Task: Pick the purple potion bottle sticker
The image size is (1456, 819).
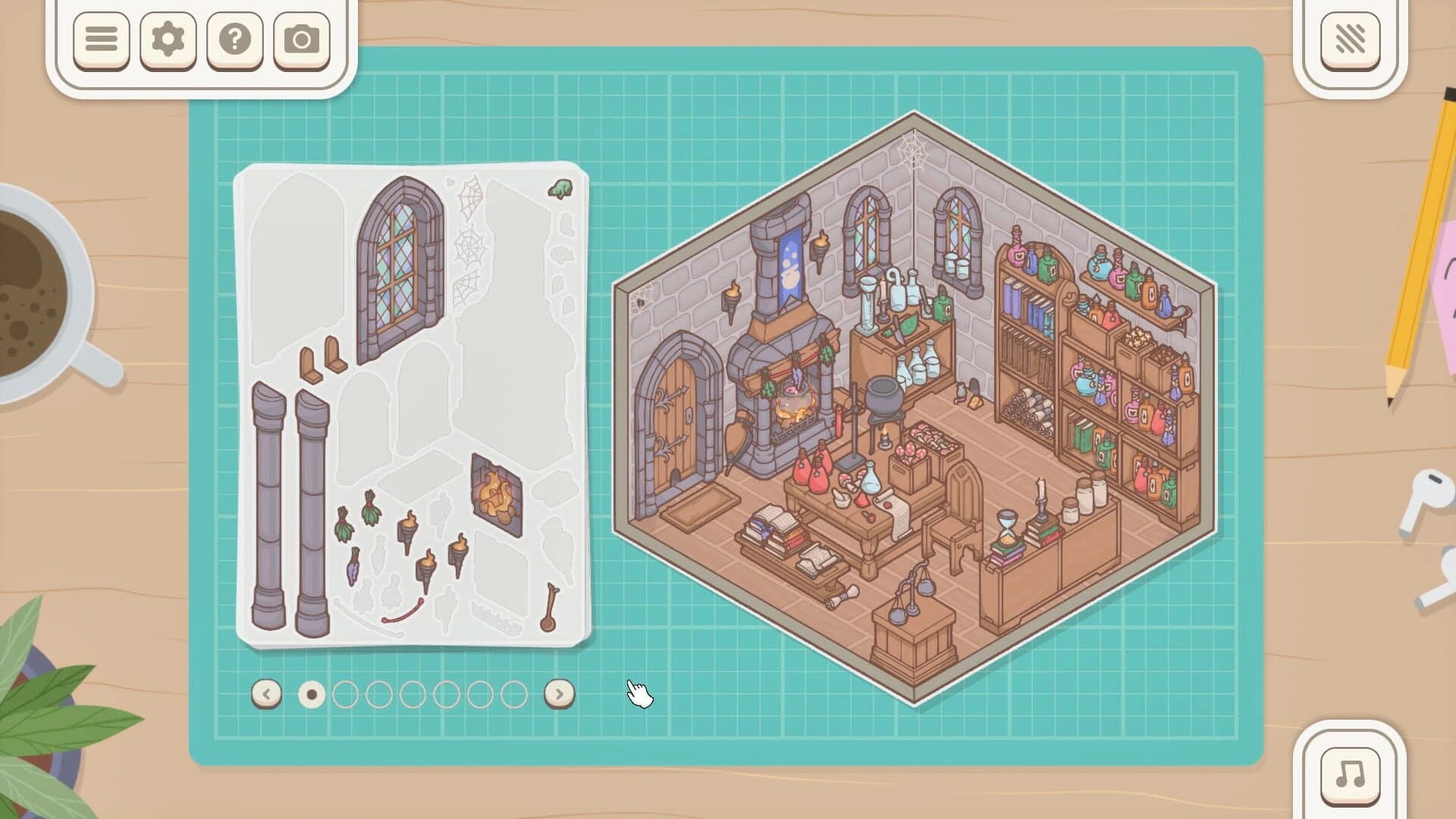Action: pos(353,567)
